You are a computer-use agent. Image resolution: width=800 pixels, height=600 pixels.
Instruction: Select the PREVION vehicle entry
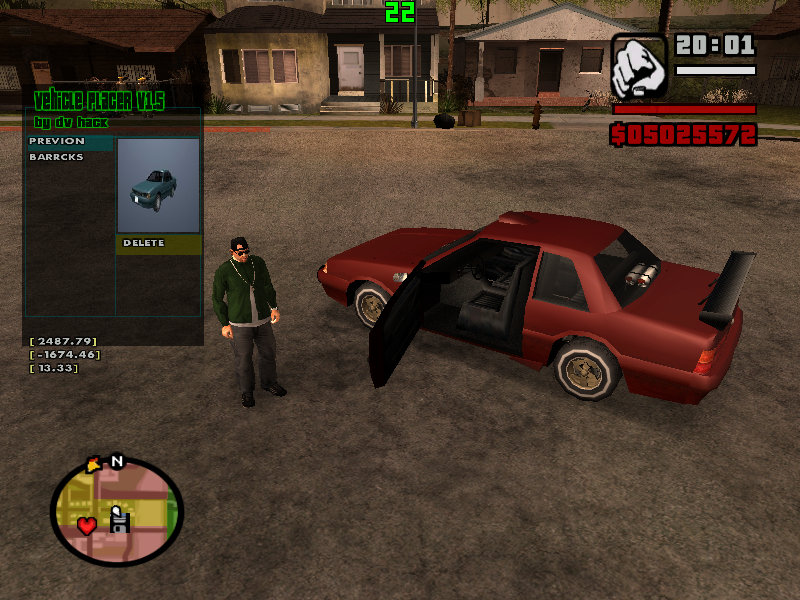tap(57, 142)
